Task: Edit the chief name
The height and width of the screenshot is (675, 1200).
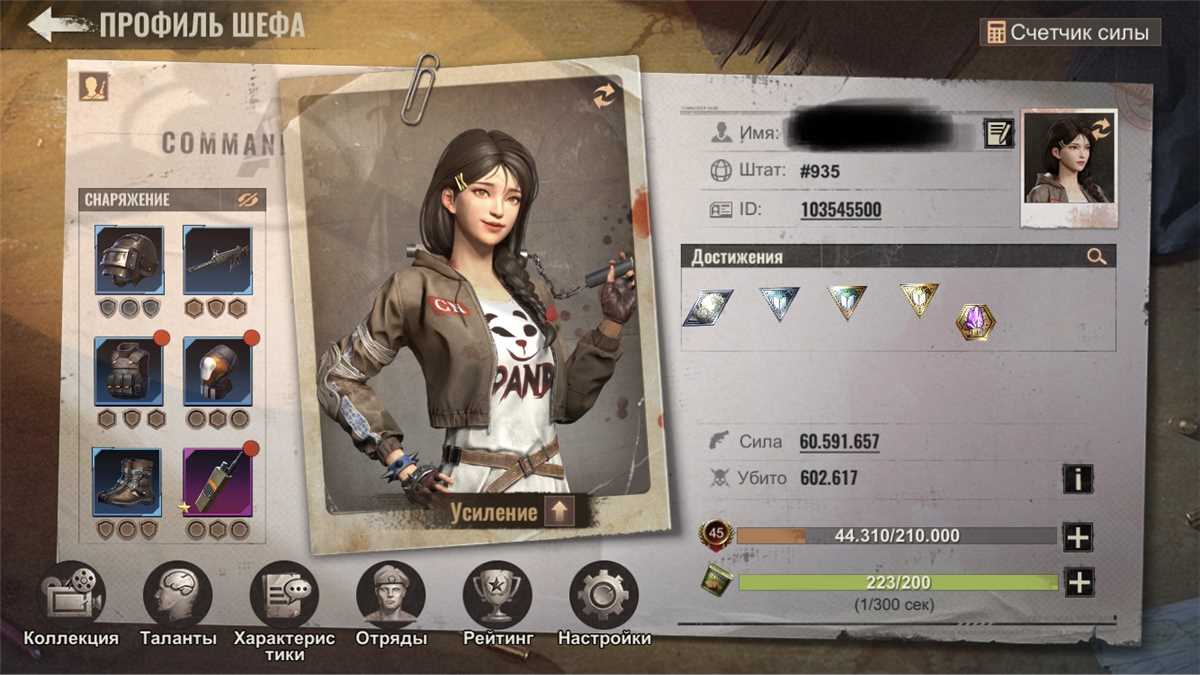Action: coord(998,132)
